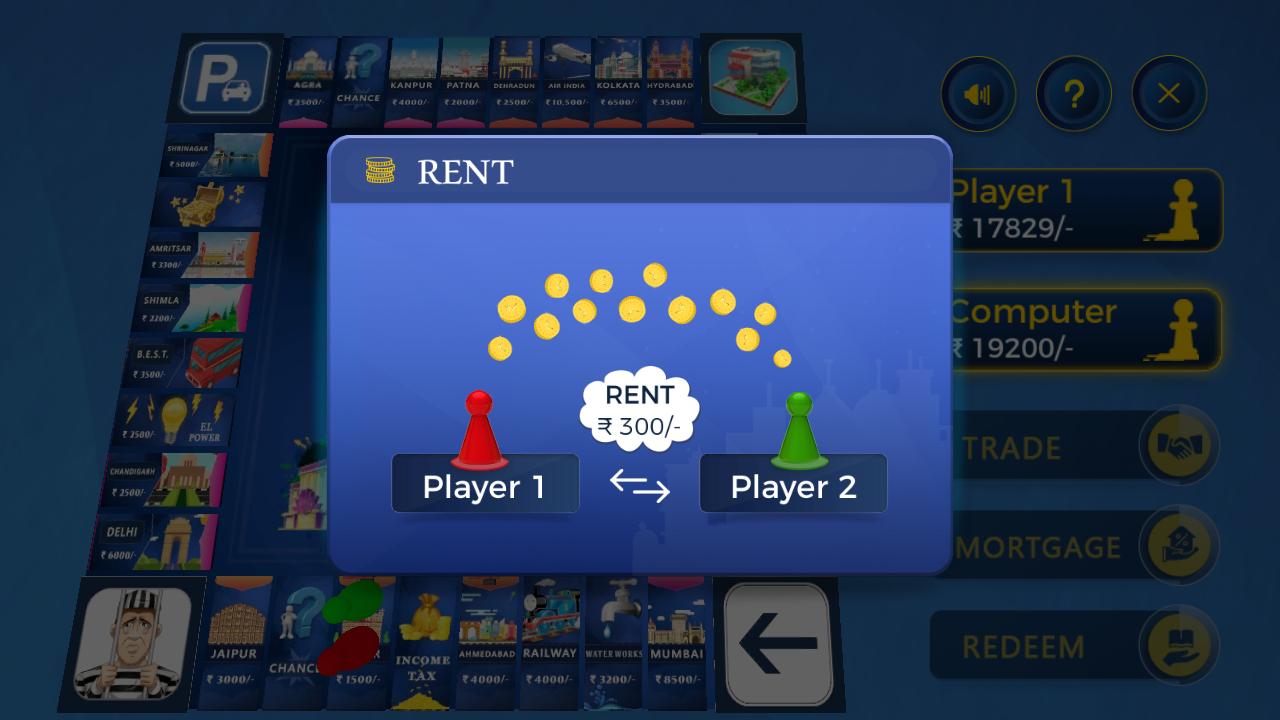Click the Player 1 label in rent popup
This screenshot has height=720, width=1280.
coord(485,485)
